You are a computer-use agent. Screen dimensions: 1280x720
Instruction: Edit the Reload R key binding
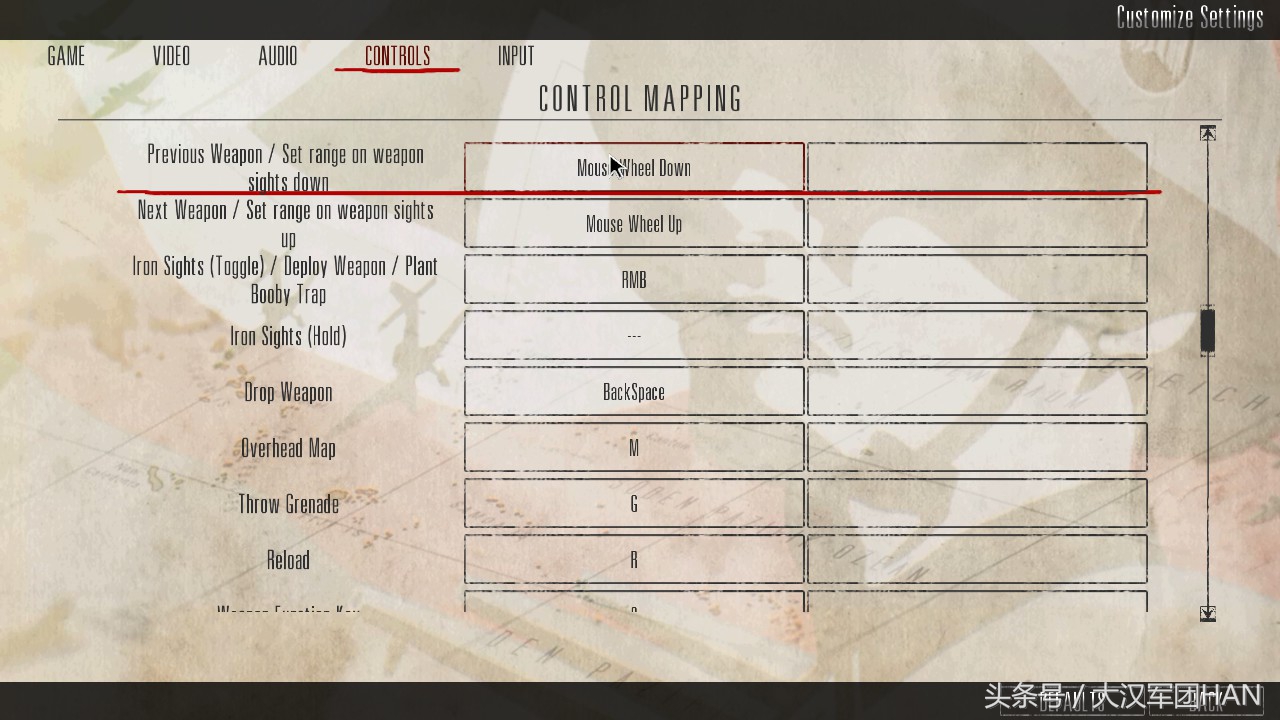tap(634, 560)
